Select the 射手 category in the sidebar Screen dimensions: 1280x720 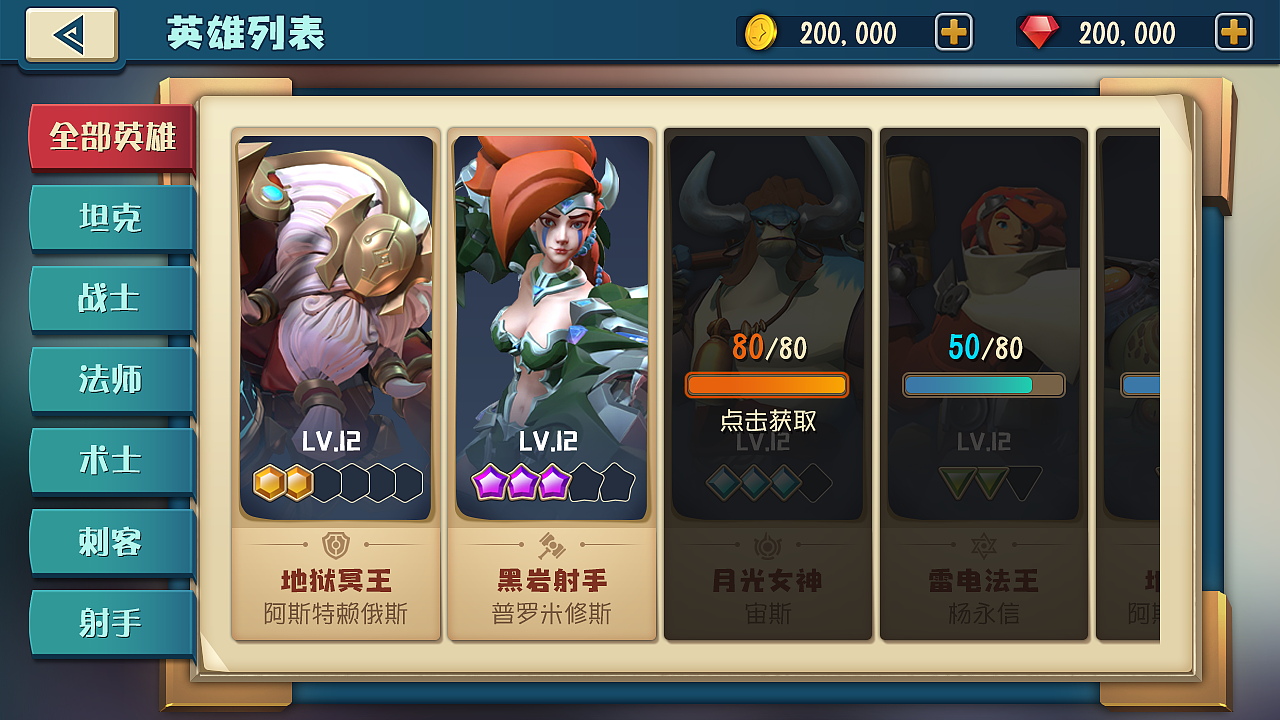click(111, 622)
